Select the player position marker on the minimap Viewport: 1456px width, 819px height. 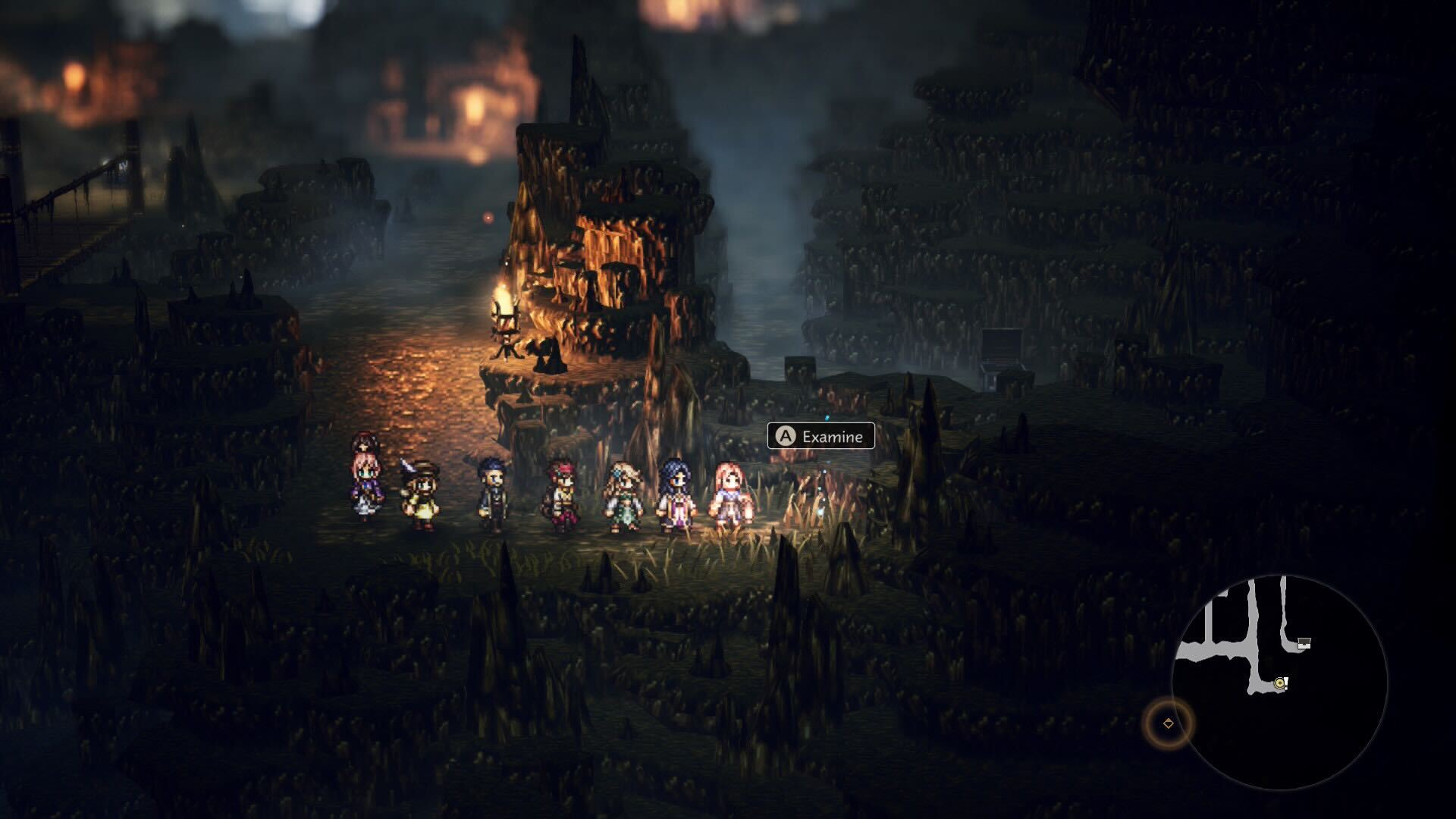pyautogui.click(x=1279, y=683)
